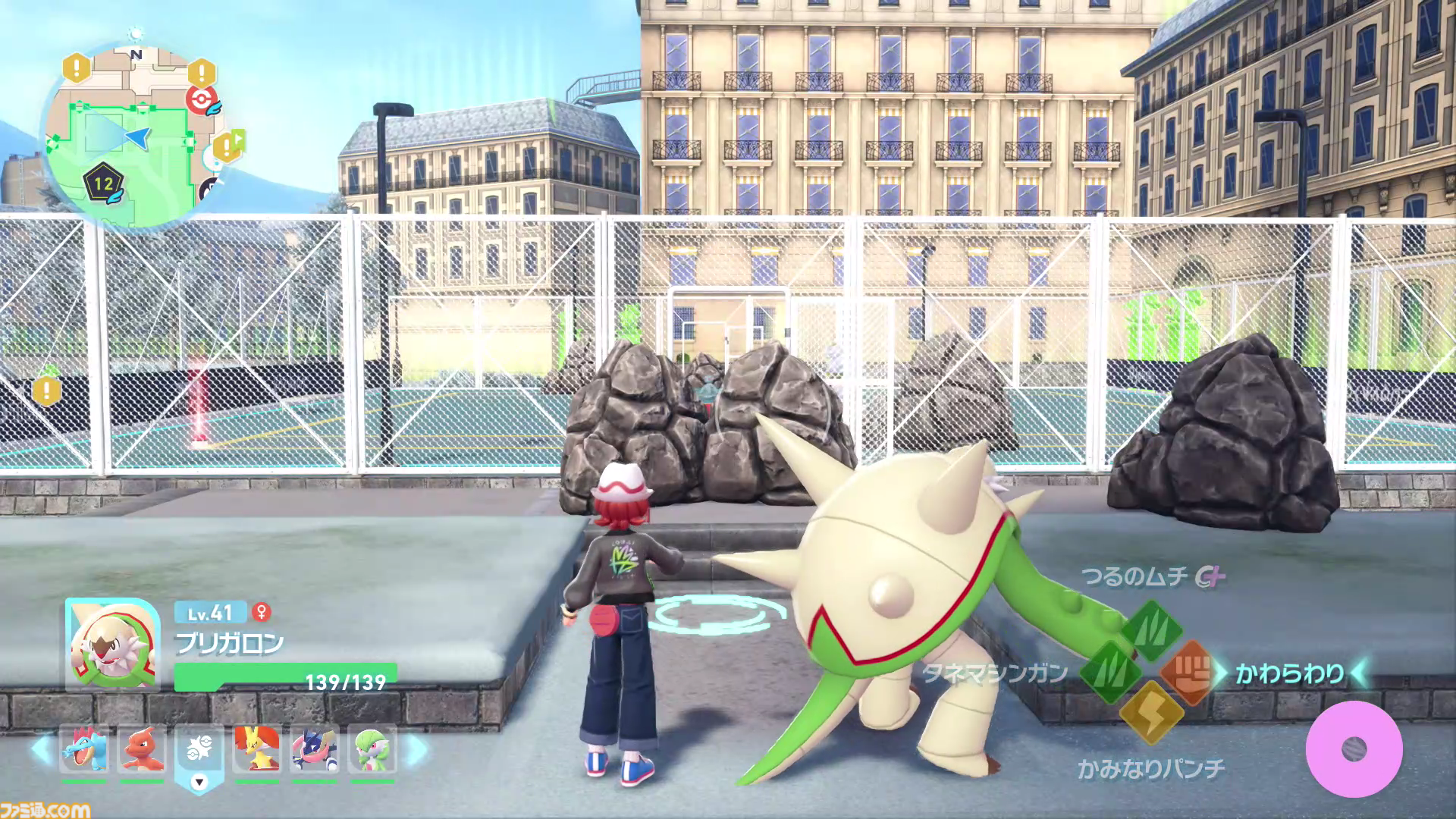Screen dimensions: 1456x819
Task: Click the pink Mega ring gauge
Action: click(x=1354, y=749)
